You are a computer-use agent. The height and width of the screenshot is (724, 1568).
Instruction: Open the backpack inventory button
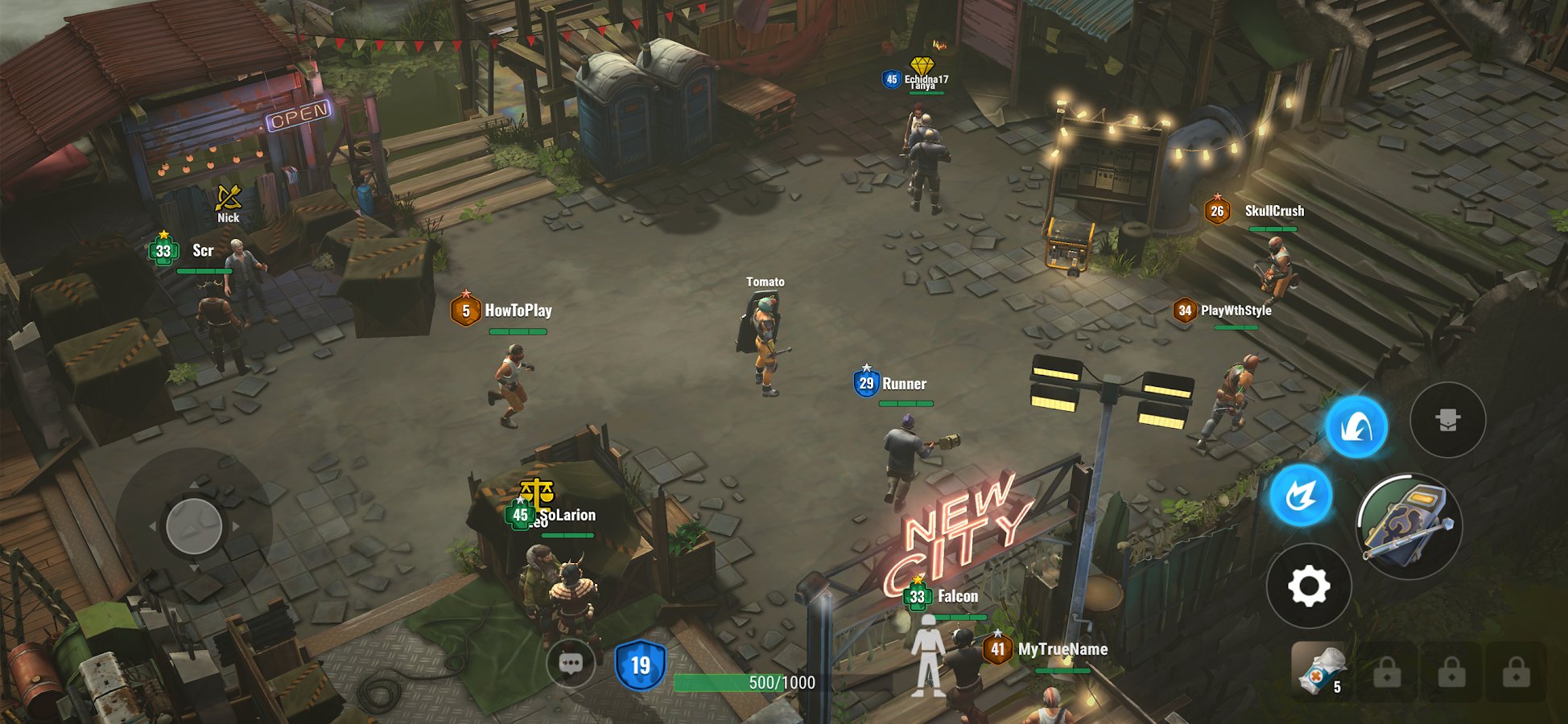pos(1447,420)
